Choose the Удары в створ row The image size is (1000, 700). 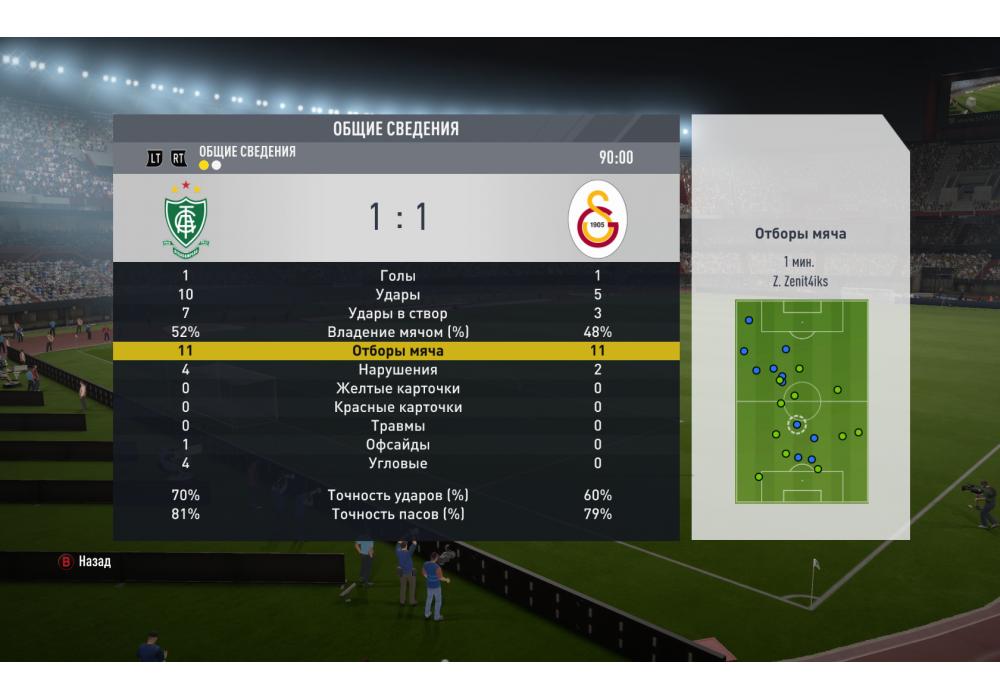[397, 313]
